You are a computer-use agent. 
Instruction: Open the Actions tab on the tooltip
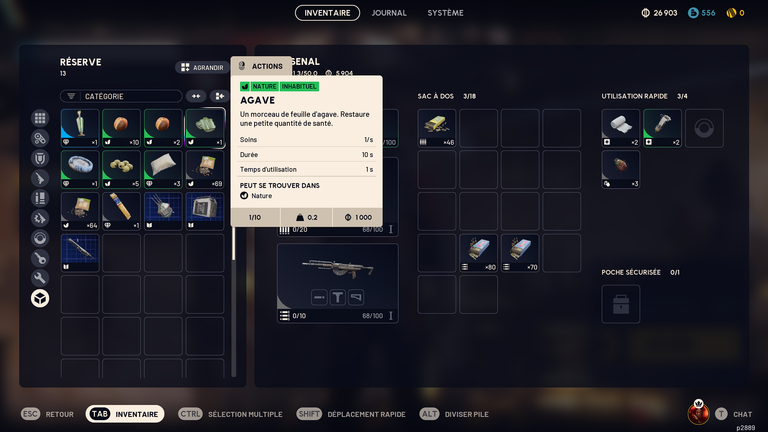261,66
